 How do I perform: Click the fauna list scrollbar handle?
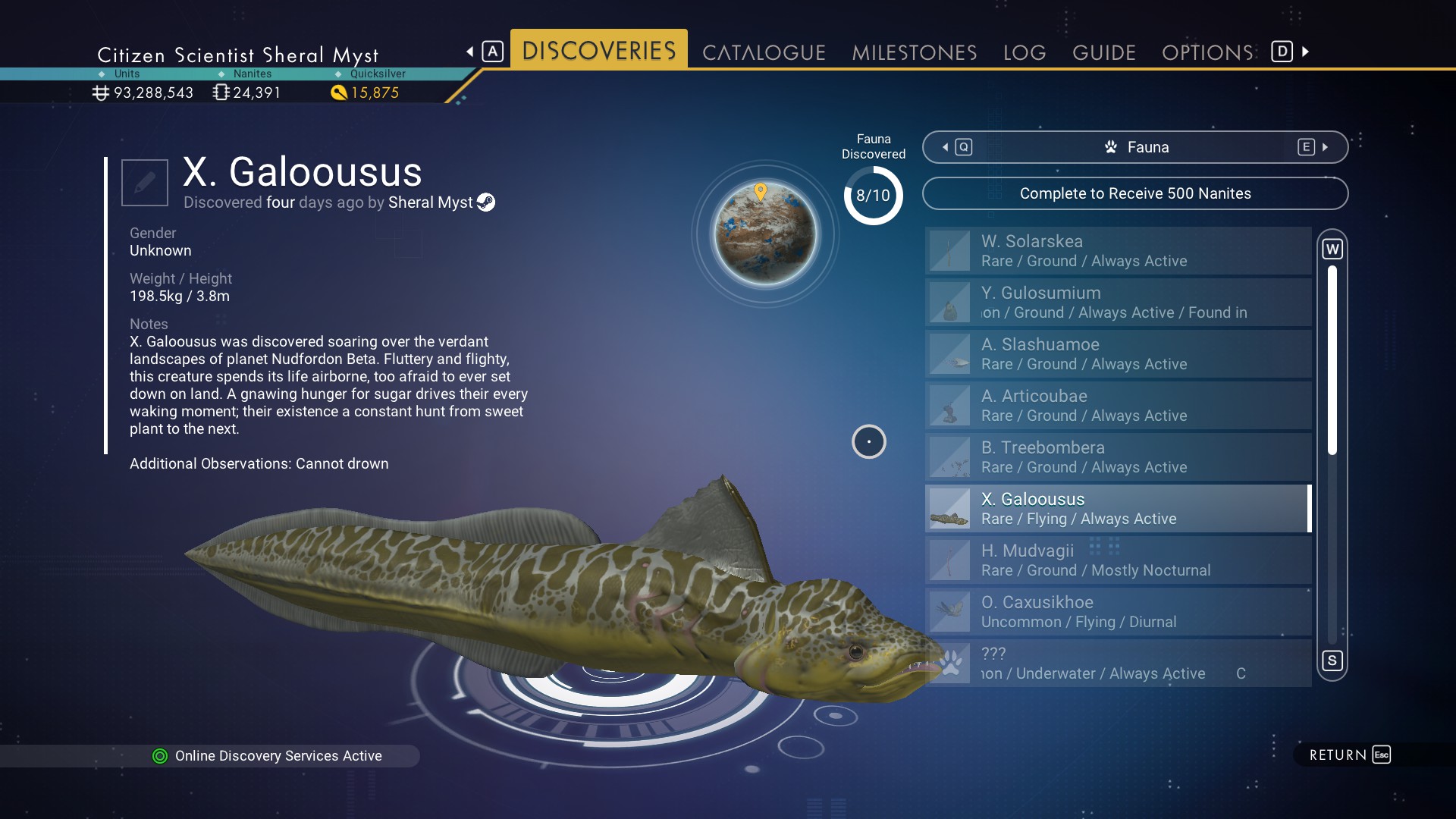1332,360
